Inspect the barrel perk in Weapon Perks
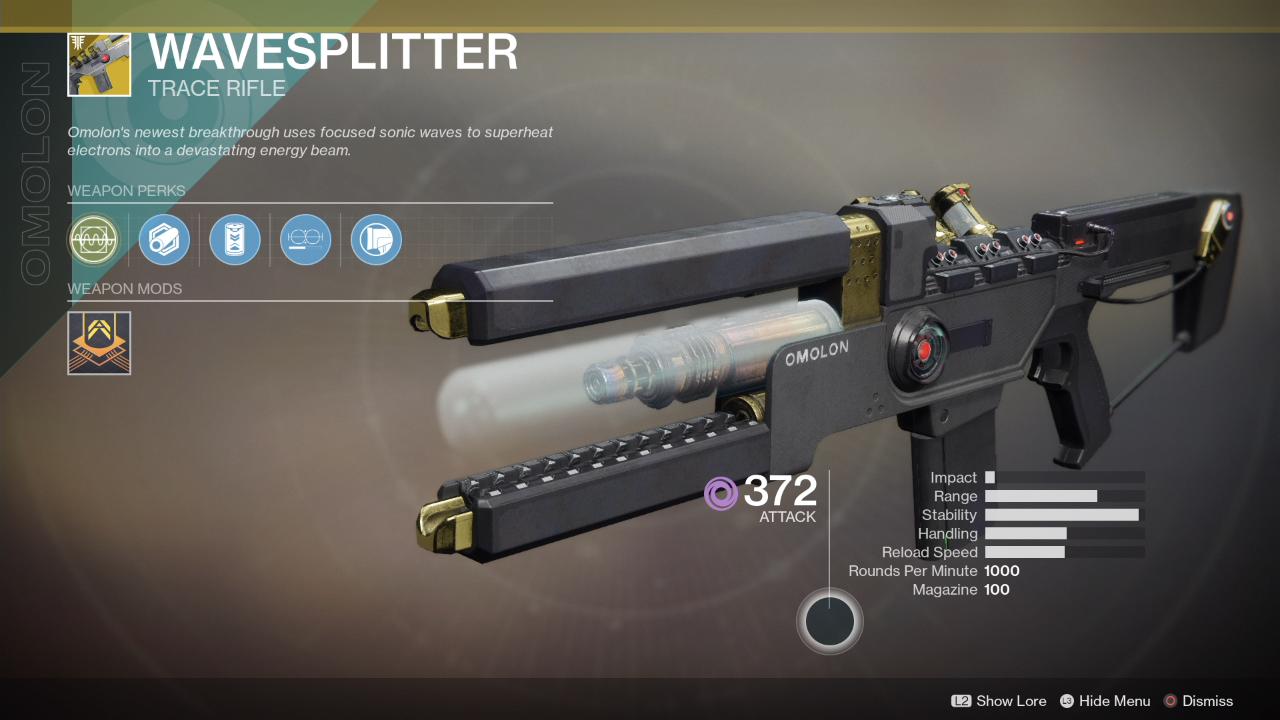Viewport: 1280px width, 720px height. (164, 240)
